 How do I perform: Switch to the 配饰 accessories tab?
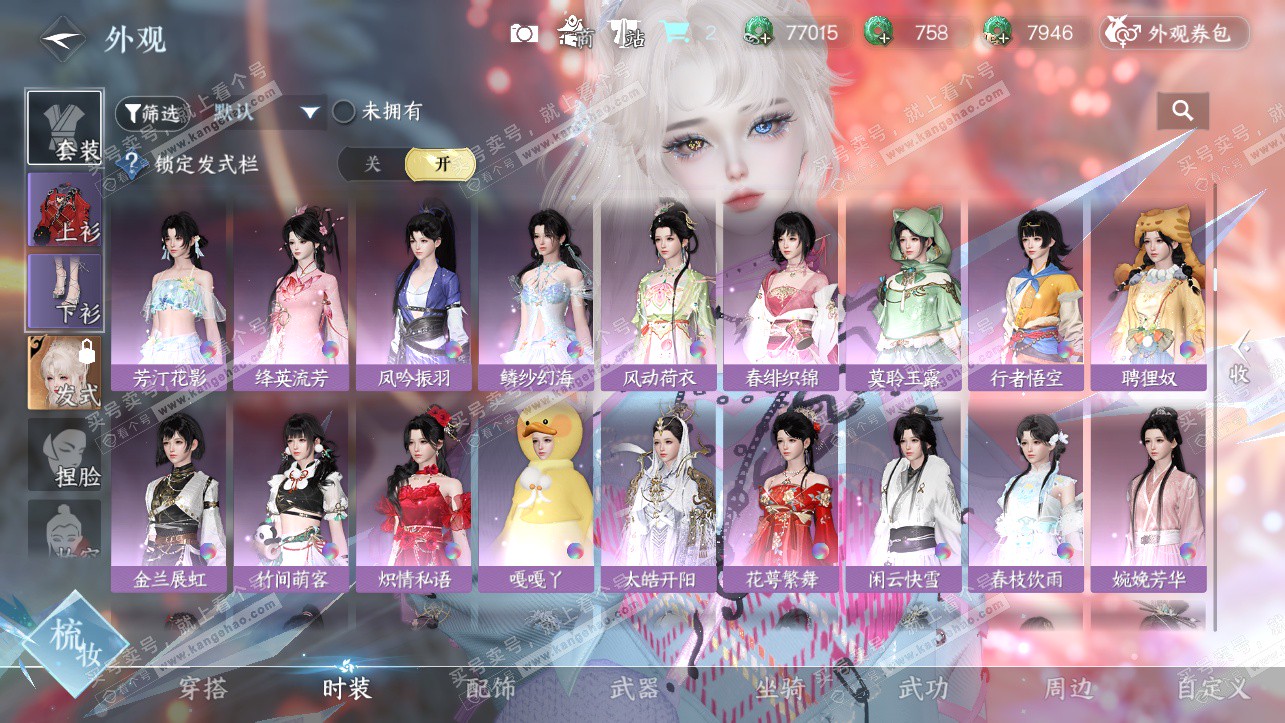coord(491,688)
